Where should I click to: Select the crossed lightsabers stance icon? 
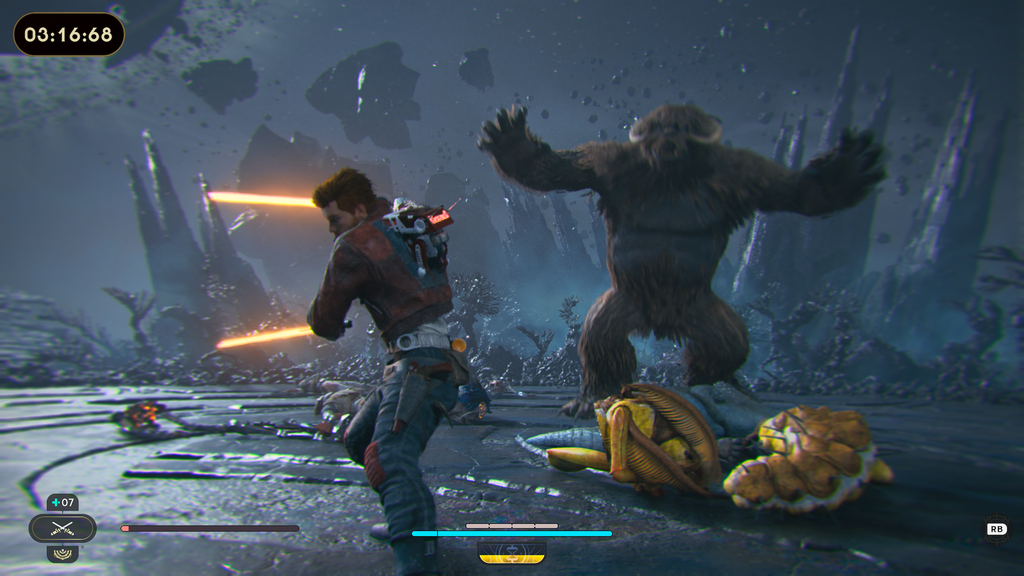tap(62, 528)
